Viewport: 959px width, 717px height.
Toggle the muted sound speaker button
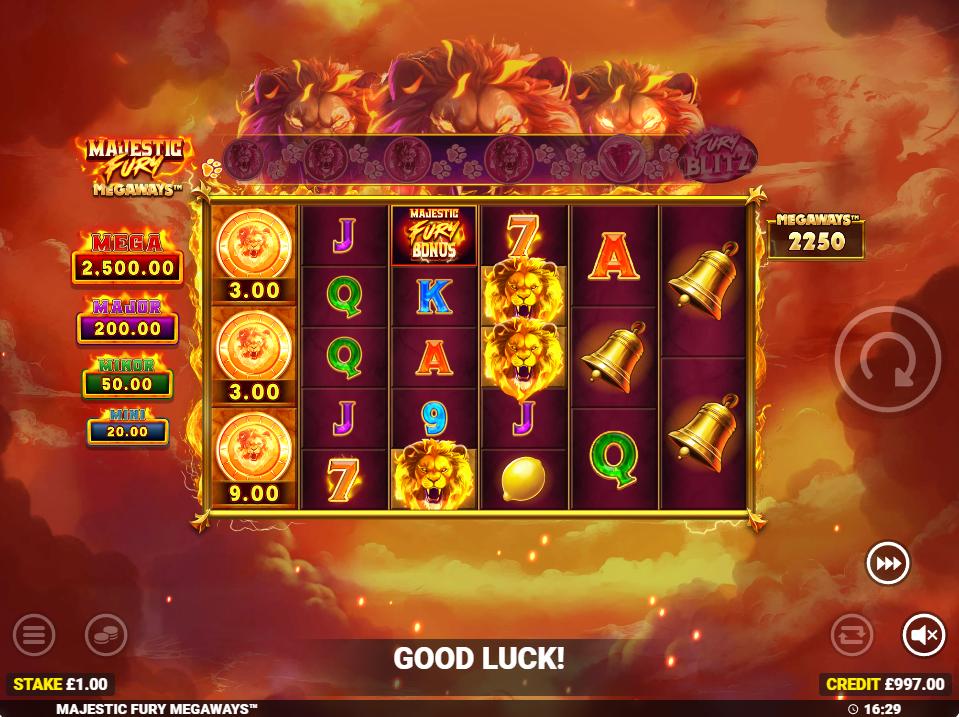coord(923,634)
